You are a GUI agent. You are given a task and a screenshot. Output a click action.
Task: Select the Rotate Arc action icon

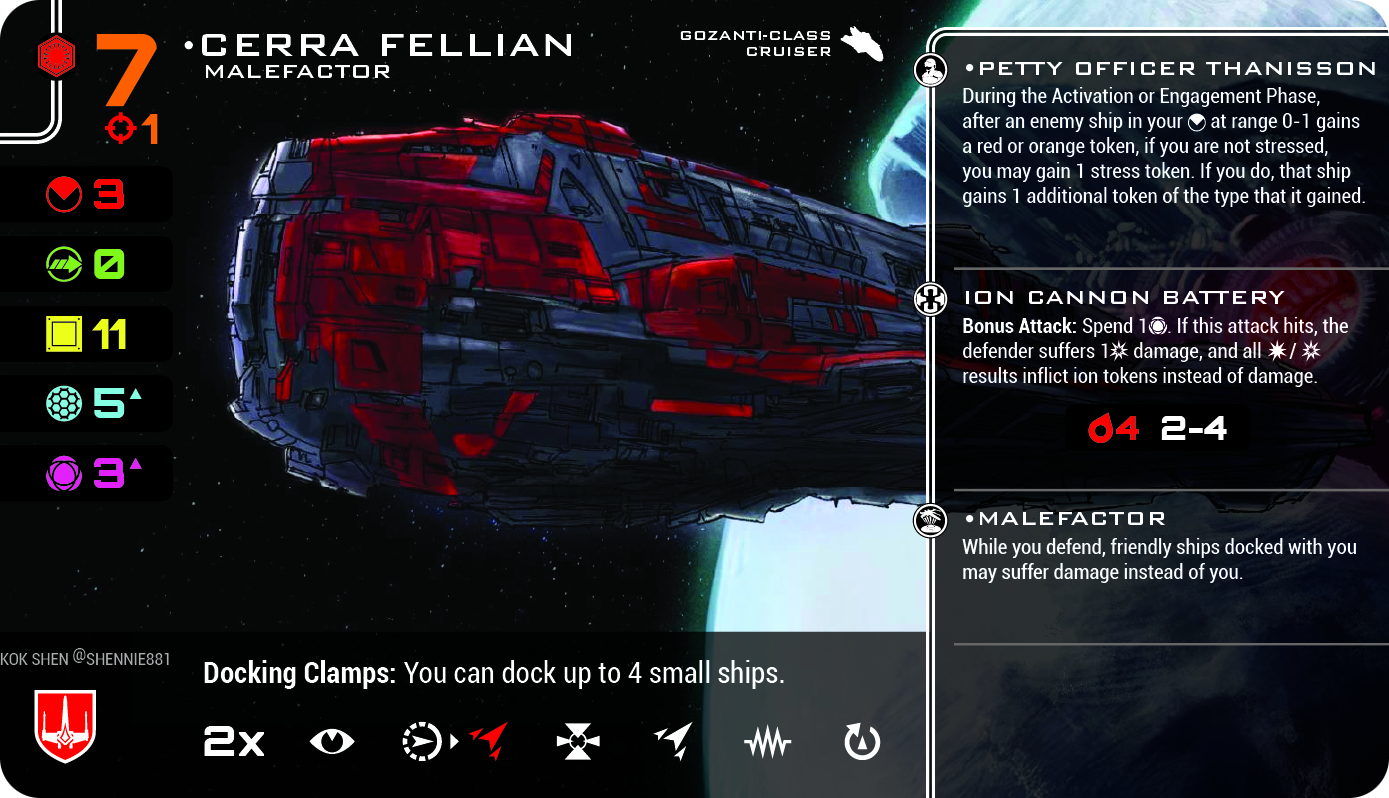862,742
